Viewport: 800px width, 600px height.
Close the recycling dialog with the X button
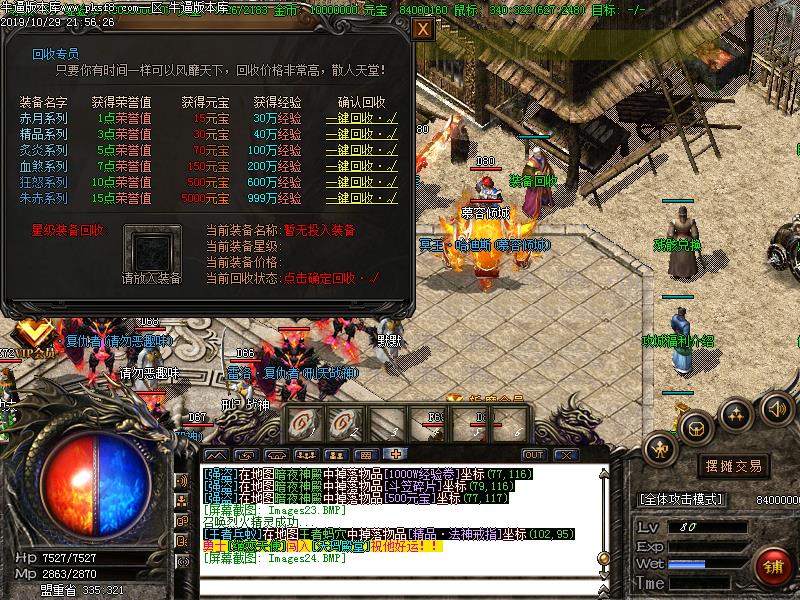click(422, 29)
